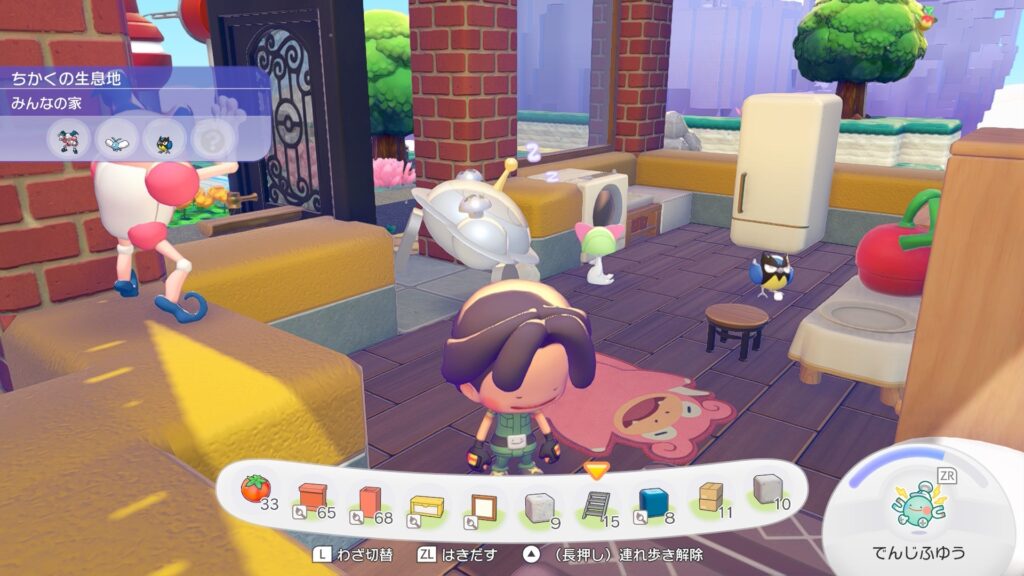The width and height of the screenshot is (1024, 576).
Task: Choose the Rookidee resident icon
Action: coord(163,139)
